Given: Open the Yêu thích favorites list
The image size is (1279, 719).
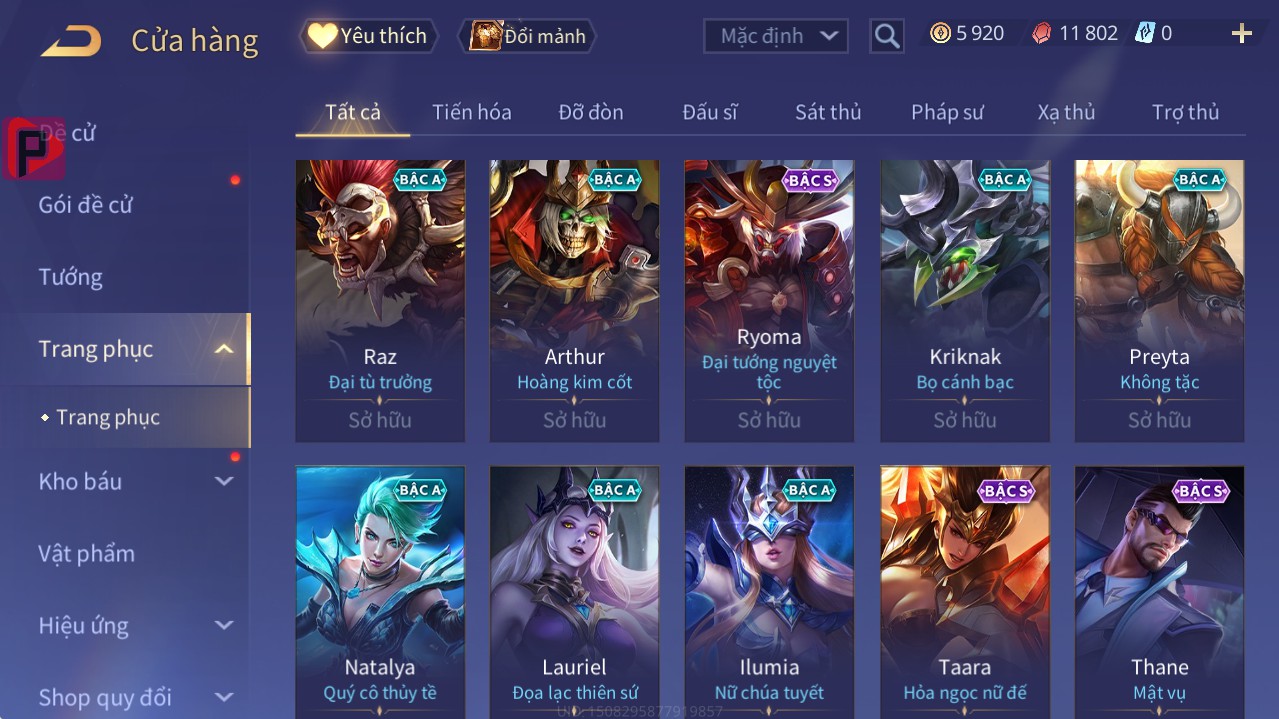Looking at the screenshot, I should click(x=369, y=36).
